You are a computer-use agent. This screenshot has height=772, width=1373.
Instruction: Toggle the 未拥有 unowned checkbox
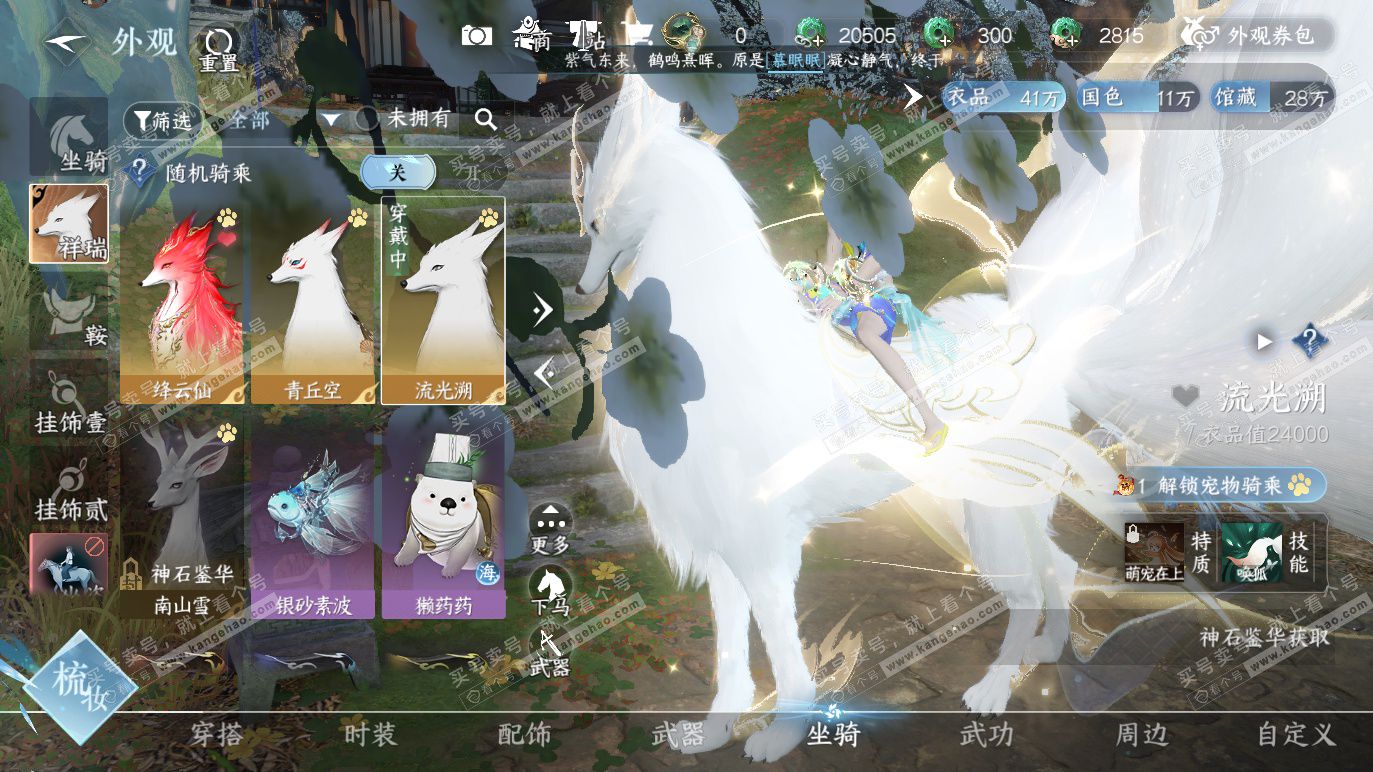368,120
